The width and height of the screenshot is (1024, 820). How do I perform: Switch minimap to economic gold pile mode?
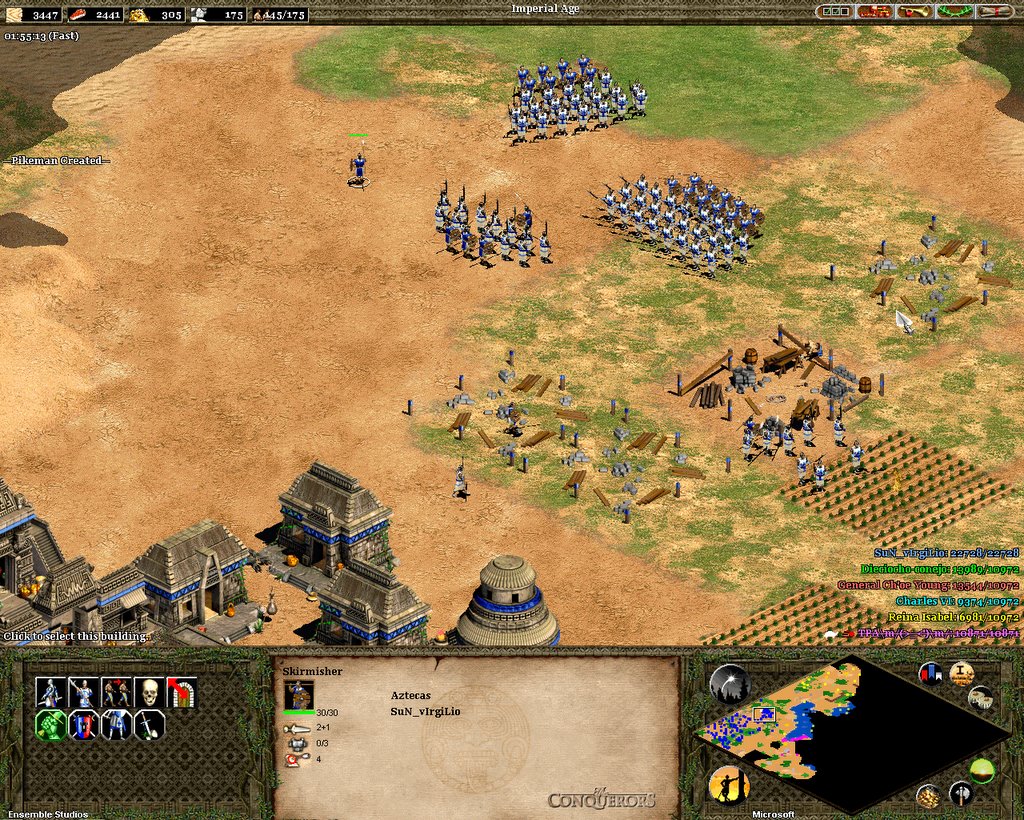point(928,797)
